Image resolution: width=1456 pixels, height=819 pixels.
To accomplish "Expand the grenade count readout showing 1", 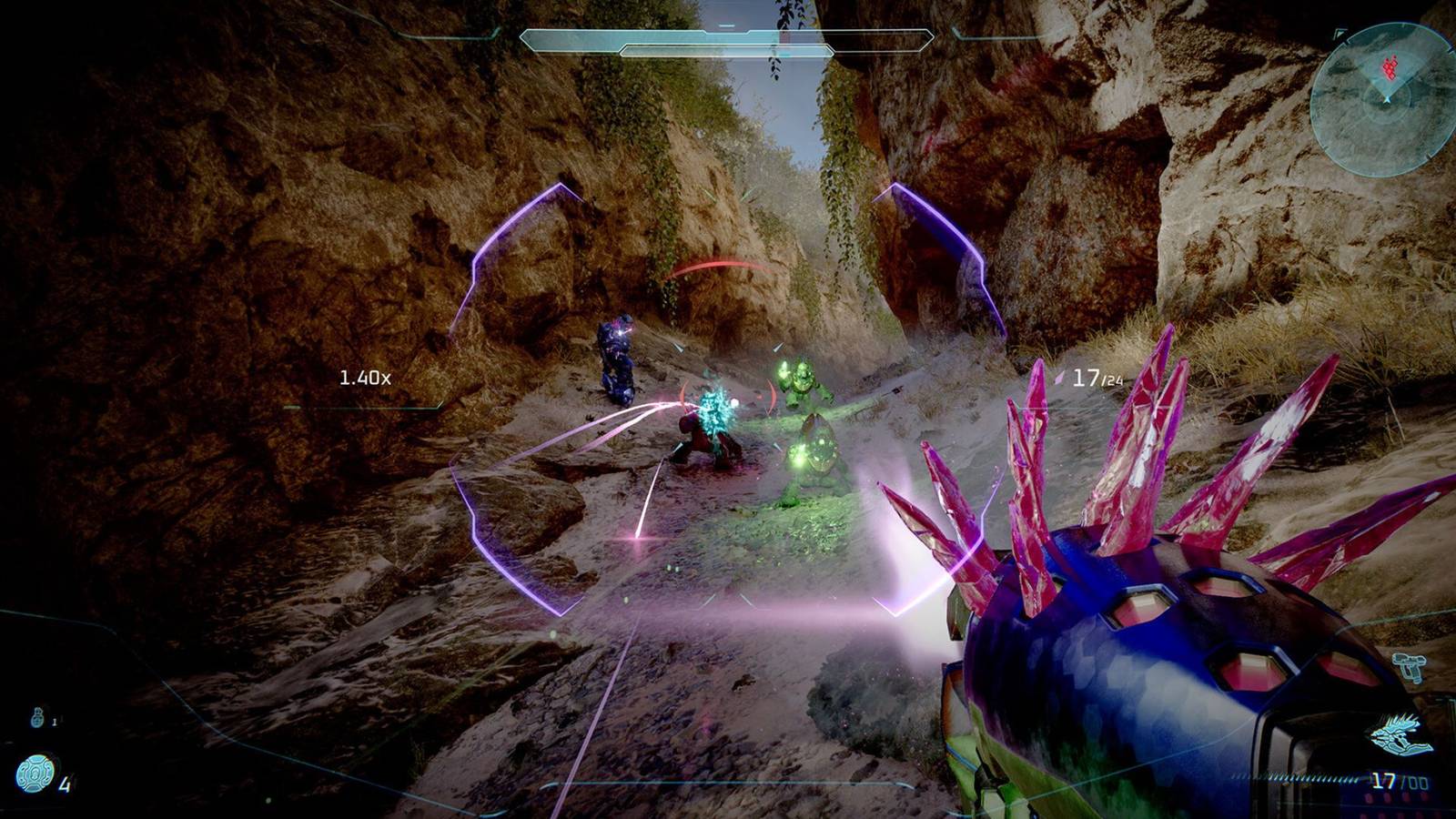I will pos(55,721).
